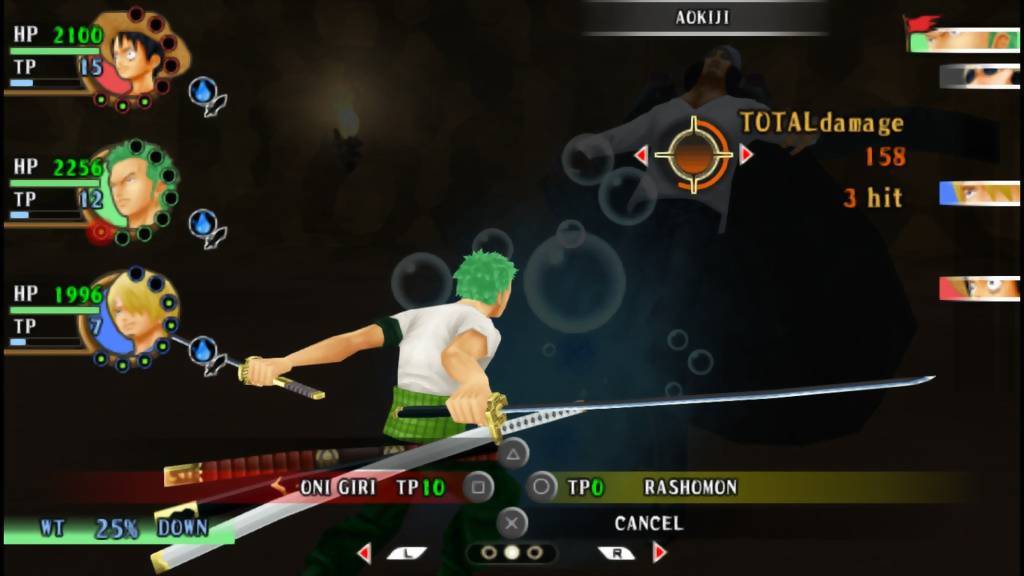This screenshot has height=576, width=1024.
Task: Switch target with the reticle's left arrow
Action: tap(641, 155)
